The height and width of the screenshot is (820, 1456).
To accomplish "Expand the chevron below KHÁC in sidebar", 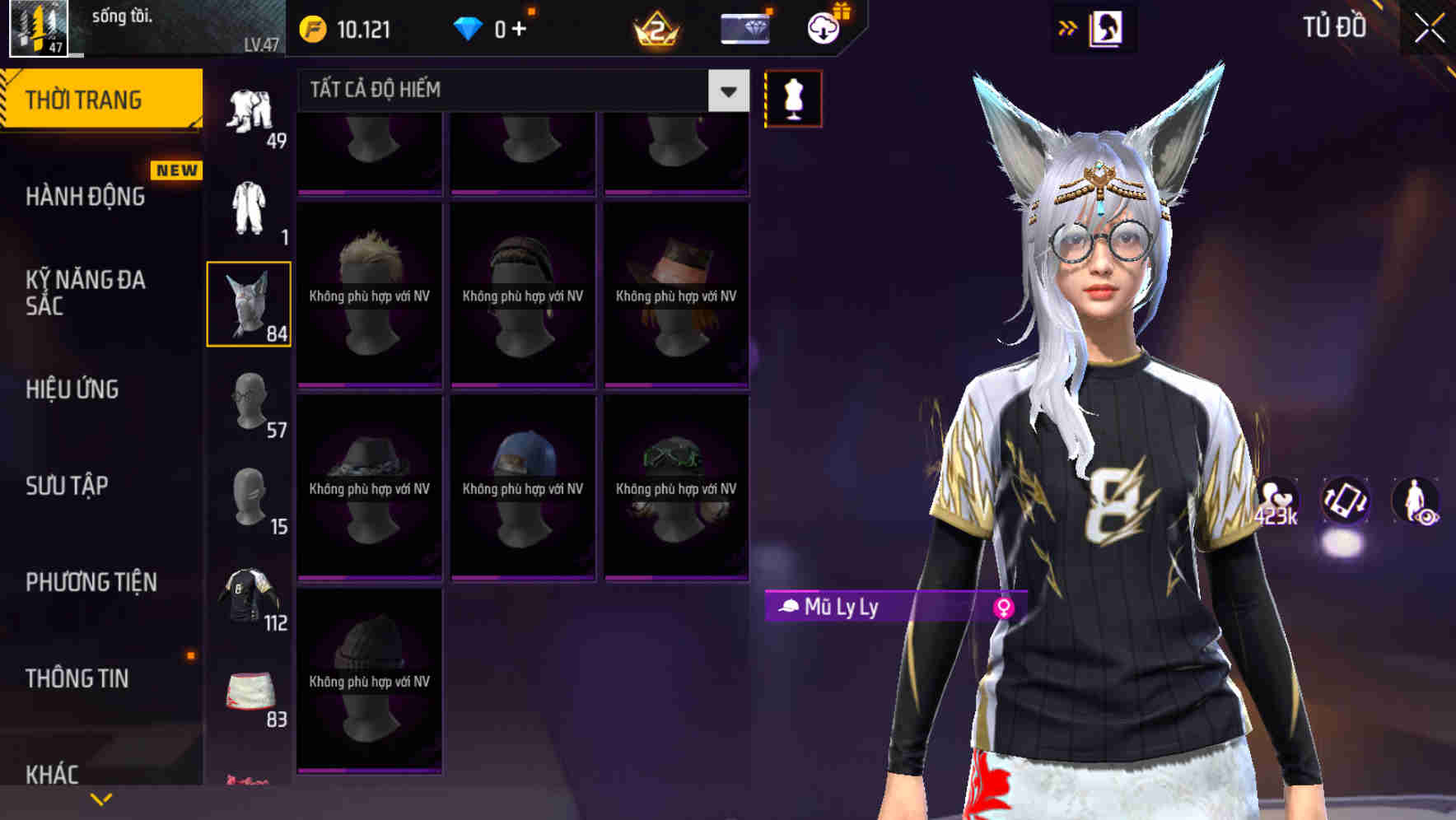I will pos(100,798).
